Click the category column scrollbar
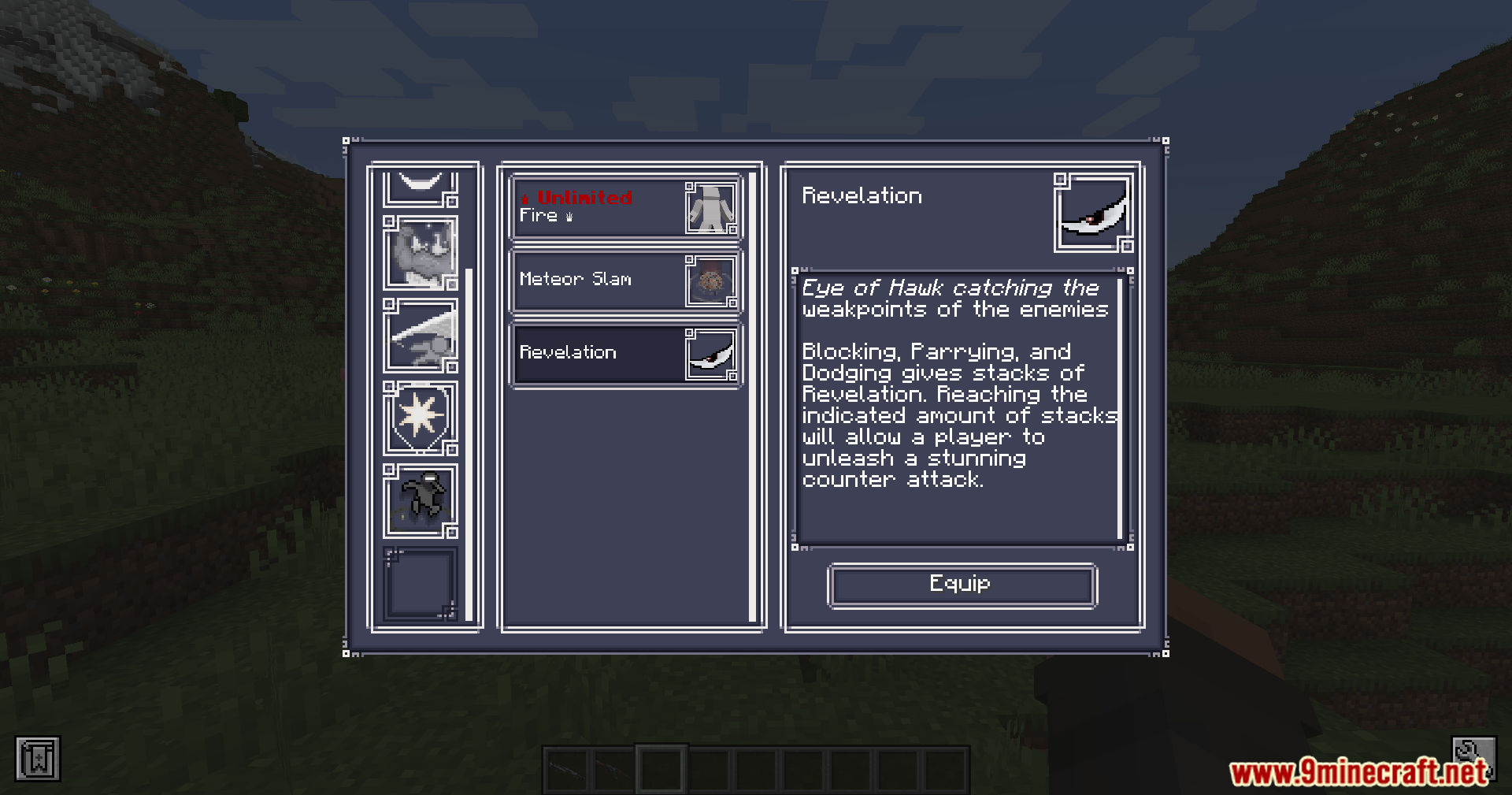This screenshot has height=795, width=1512. click(x=469, y=443)
